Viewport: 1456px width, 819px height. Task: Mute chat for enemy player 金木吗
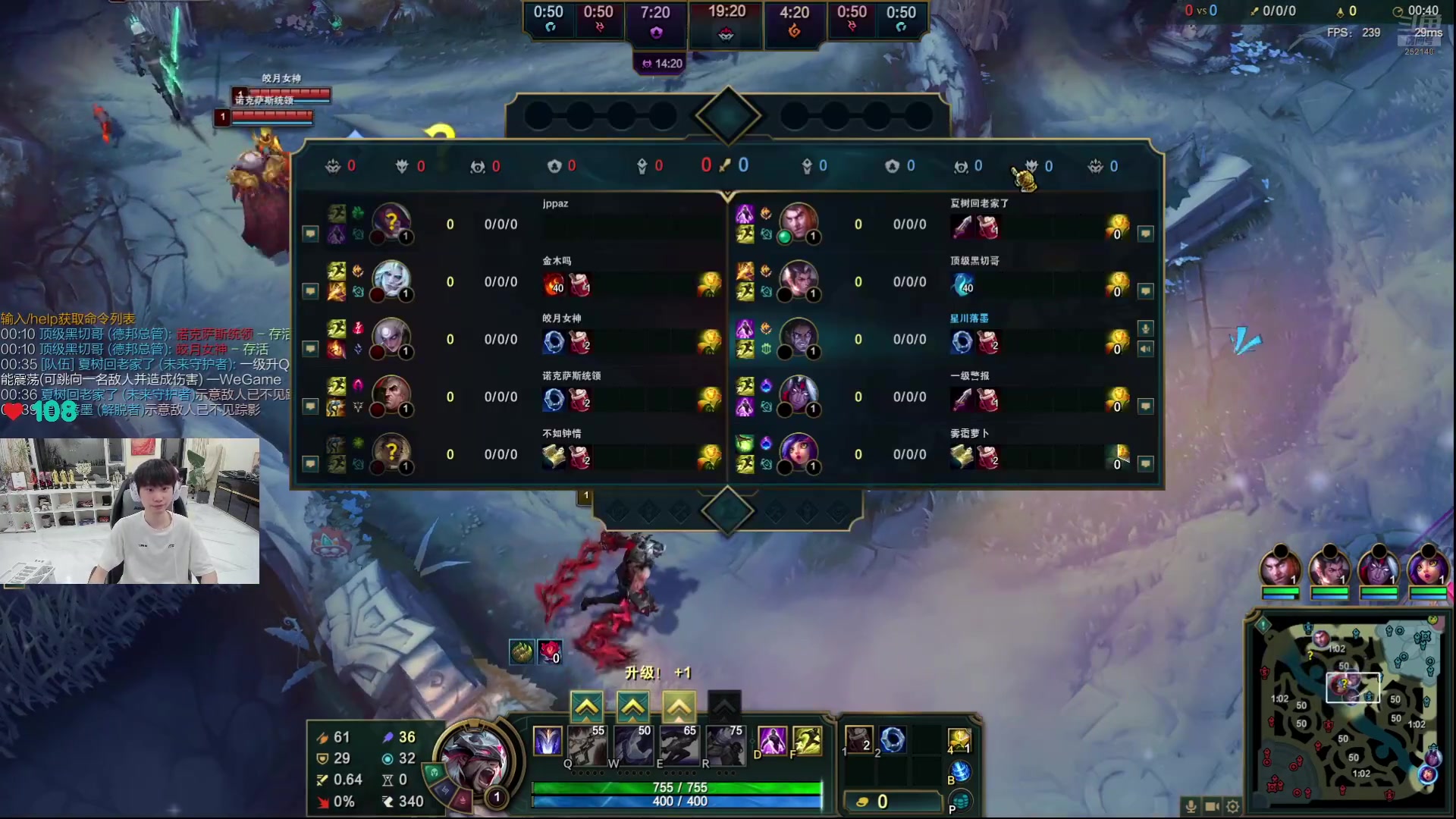310,291
